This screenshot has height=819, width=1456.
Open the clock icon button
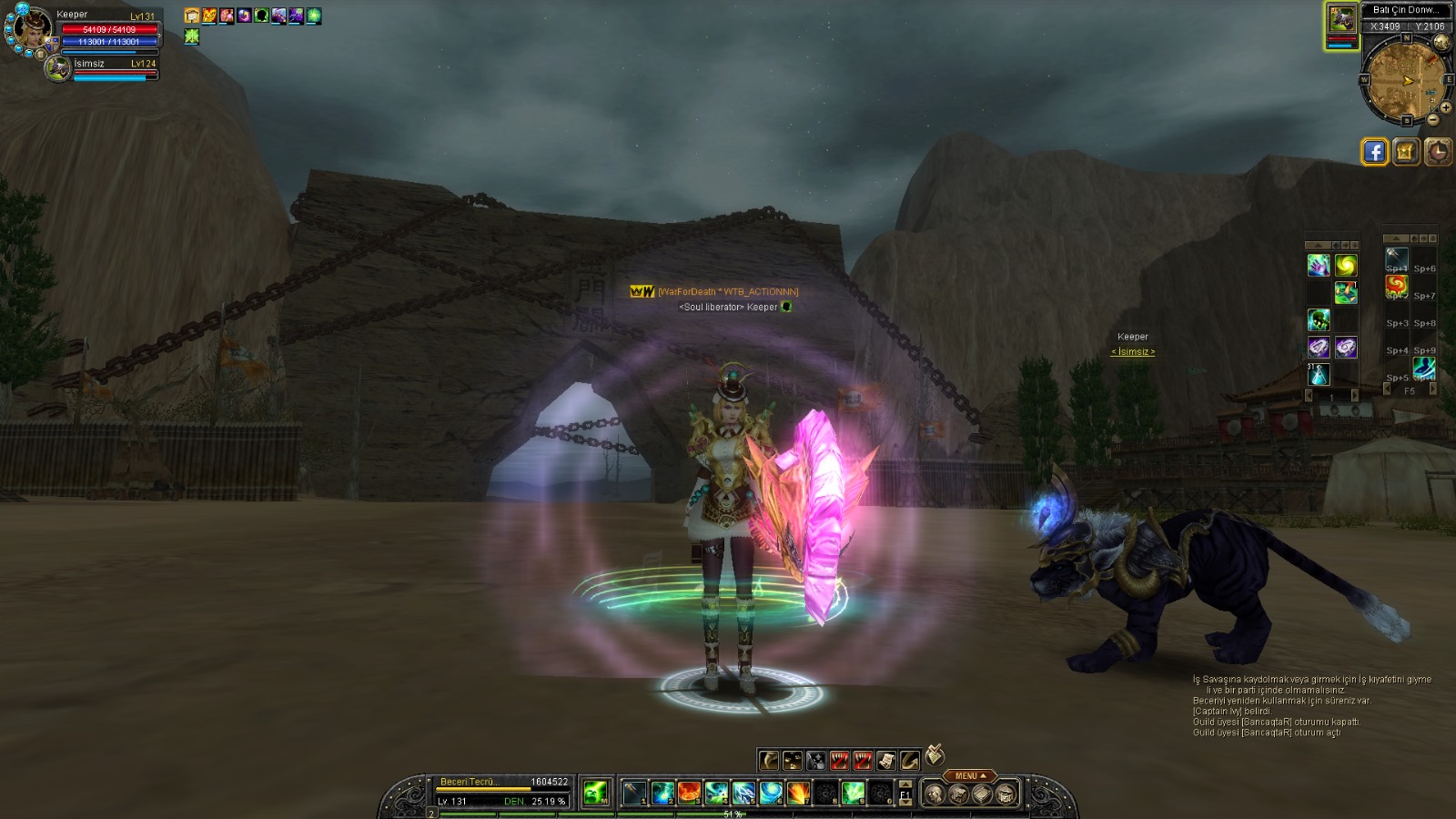point(1438,152)
